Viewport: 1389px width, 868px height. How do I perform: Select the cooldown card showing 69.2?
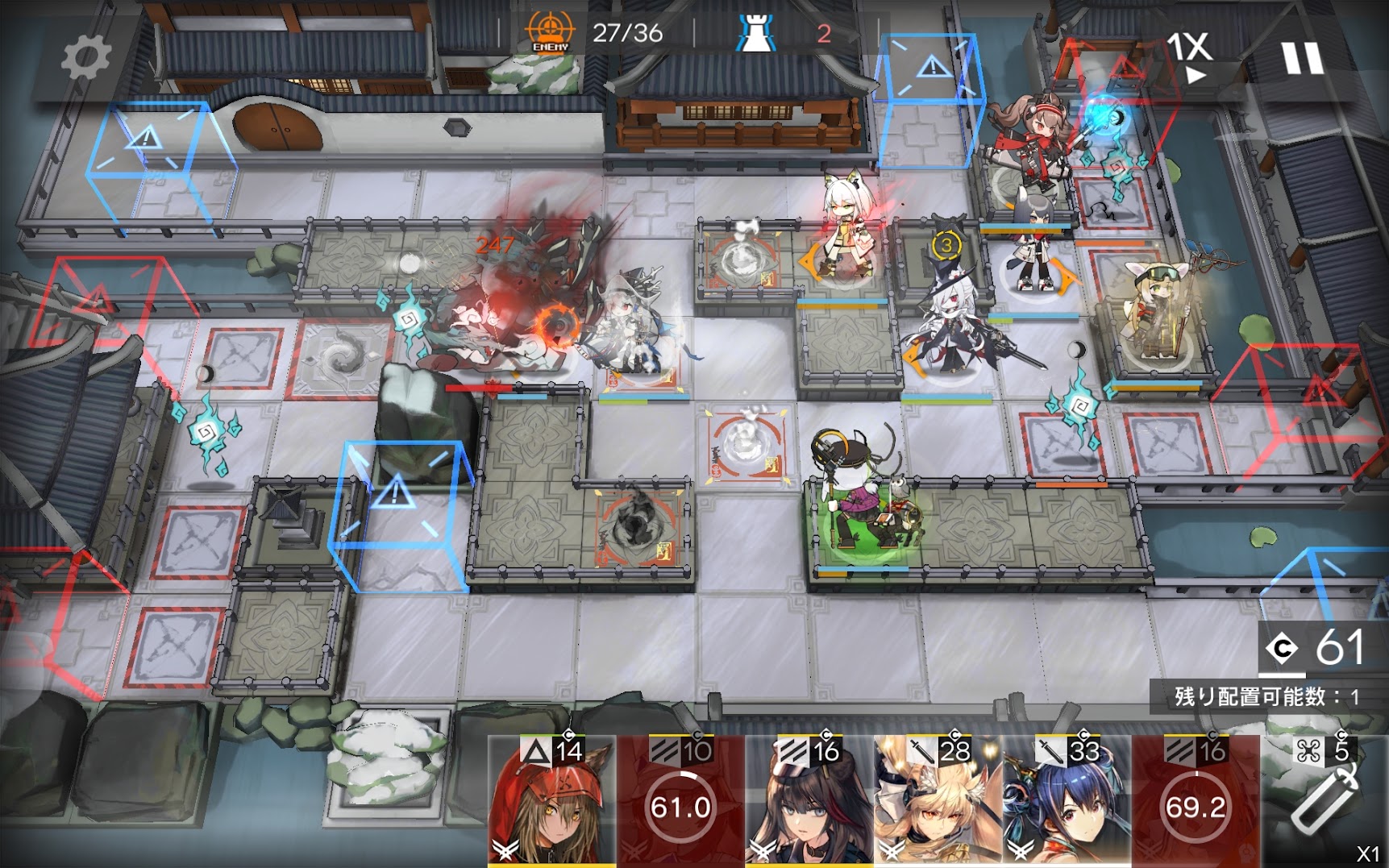[1196, 802]
